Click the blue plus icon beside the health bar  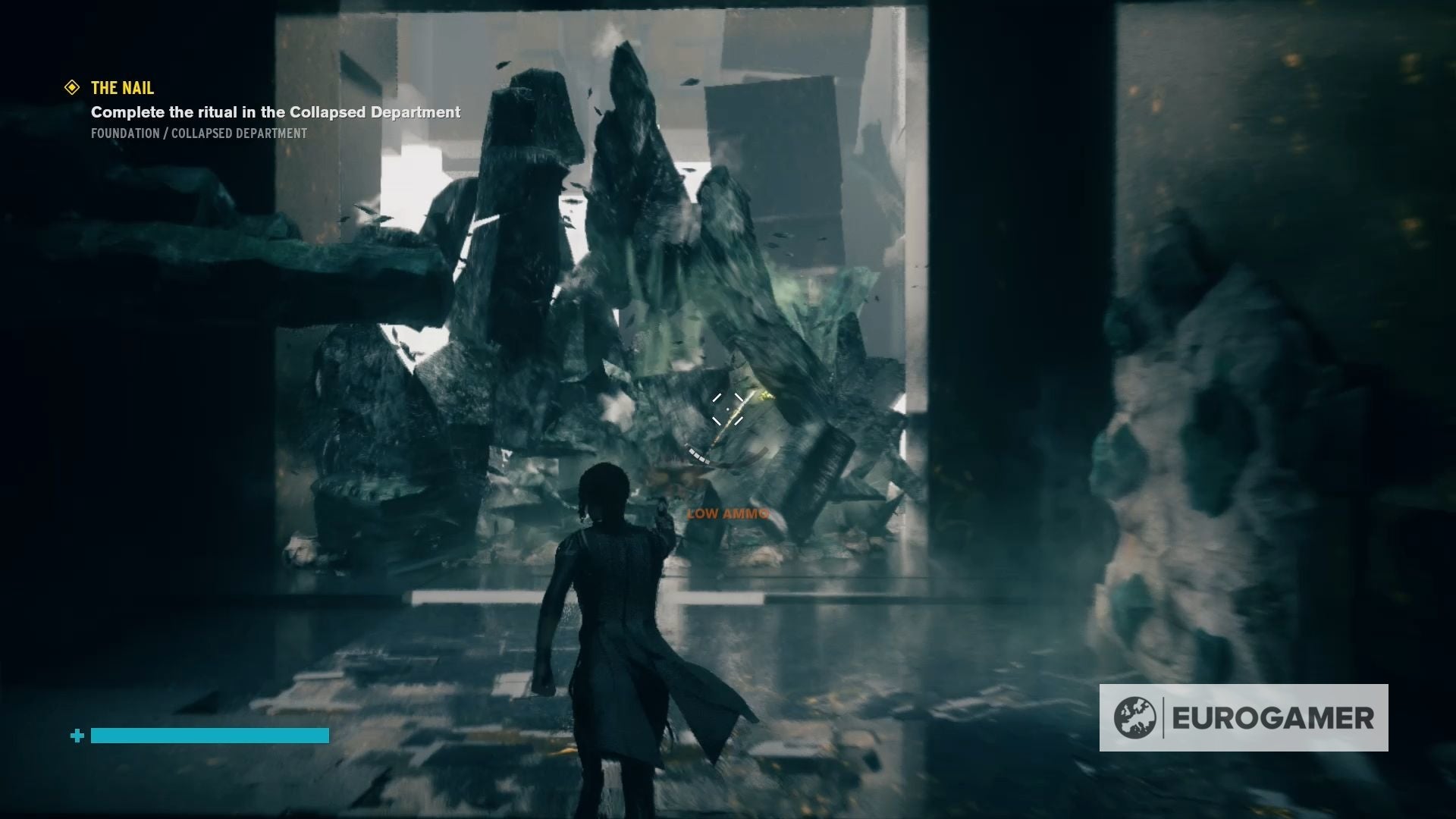click(76, 735)
